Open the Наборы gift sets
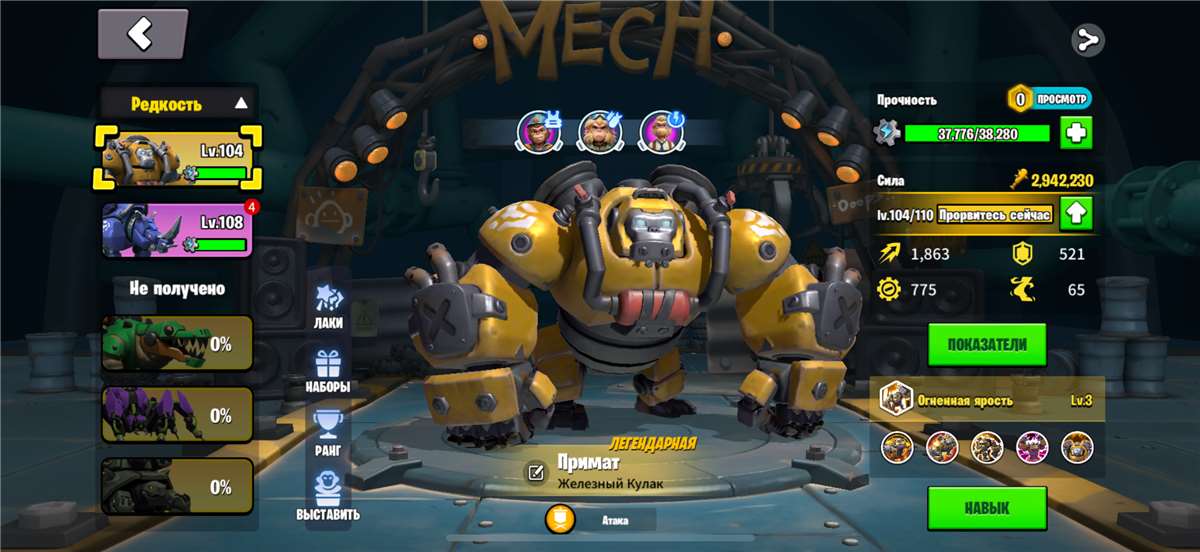This screenshot has width=1200, height=552. point(328,370)
